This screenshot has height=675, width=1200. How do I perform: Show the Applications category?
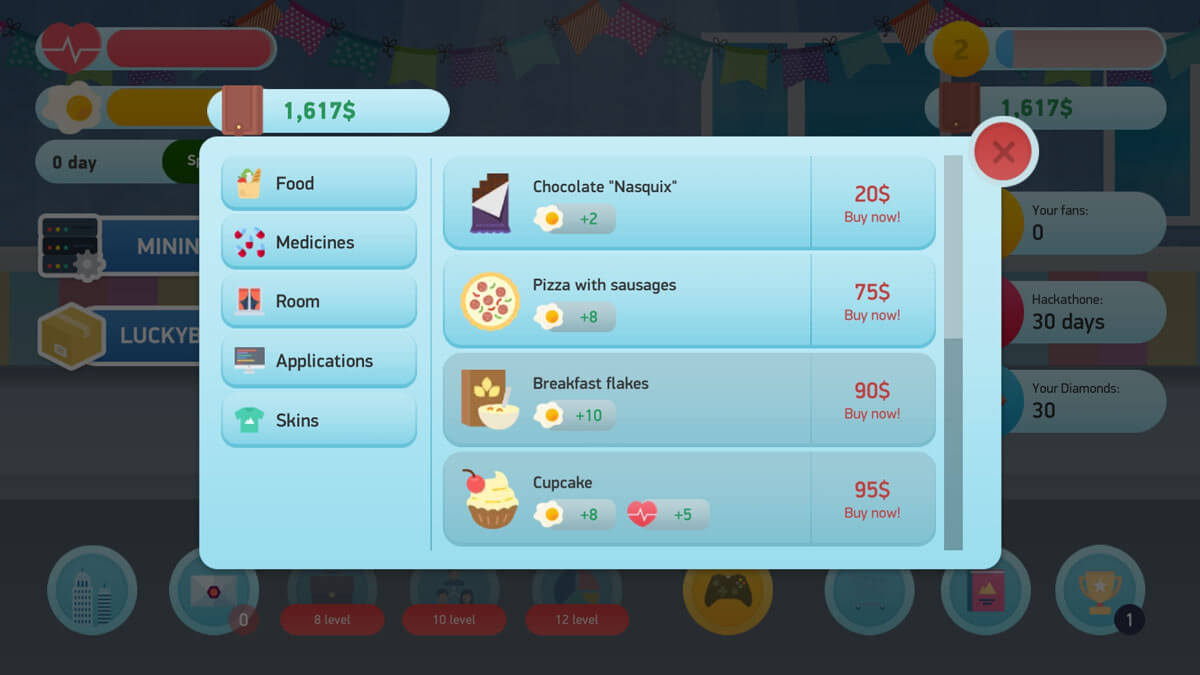[319, 361]
